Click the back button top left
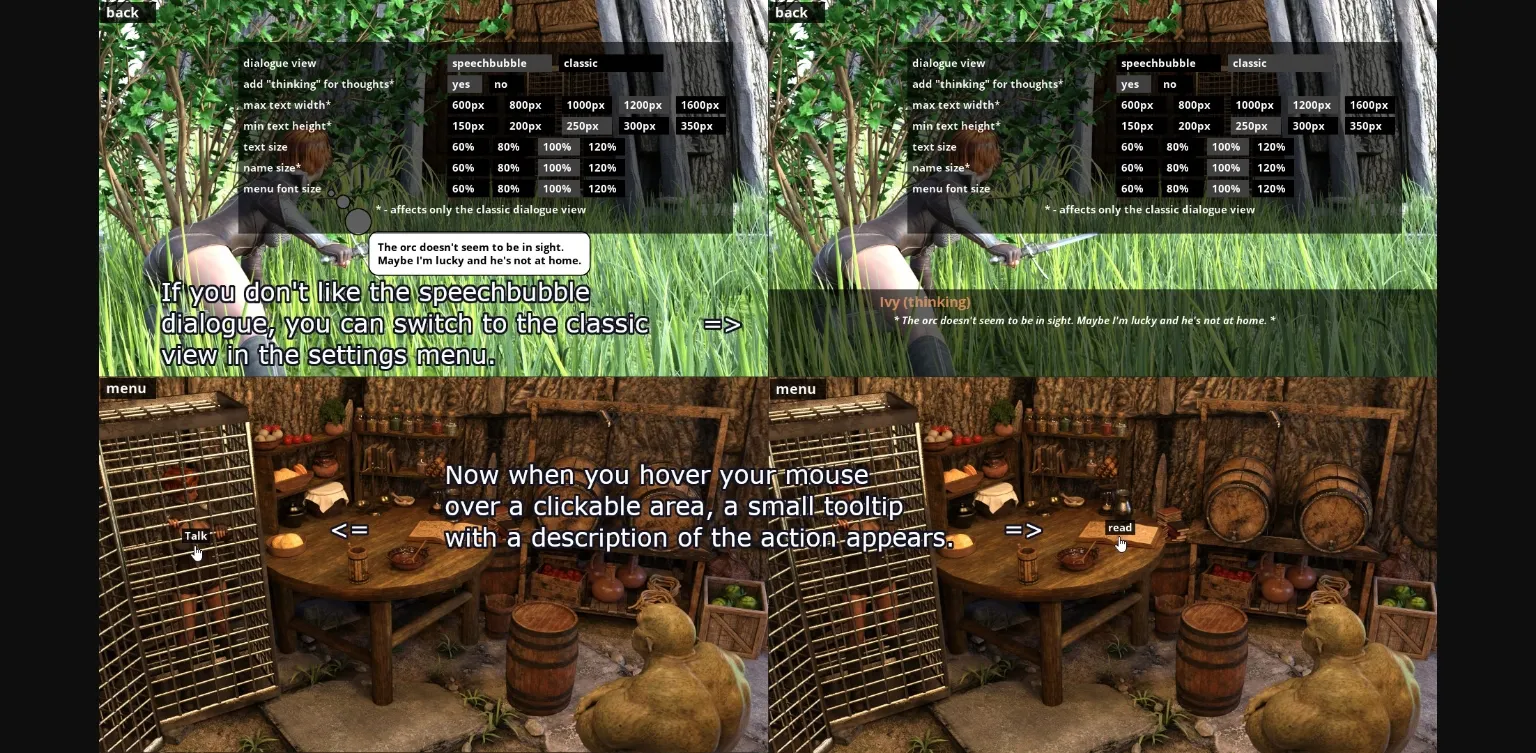 (x=121, y=12)
